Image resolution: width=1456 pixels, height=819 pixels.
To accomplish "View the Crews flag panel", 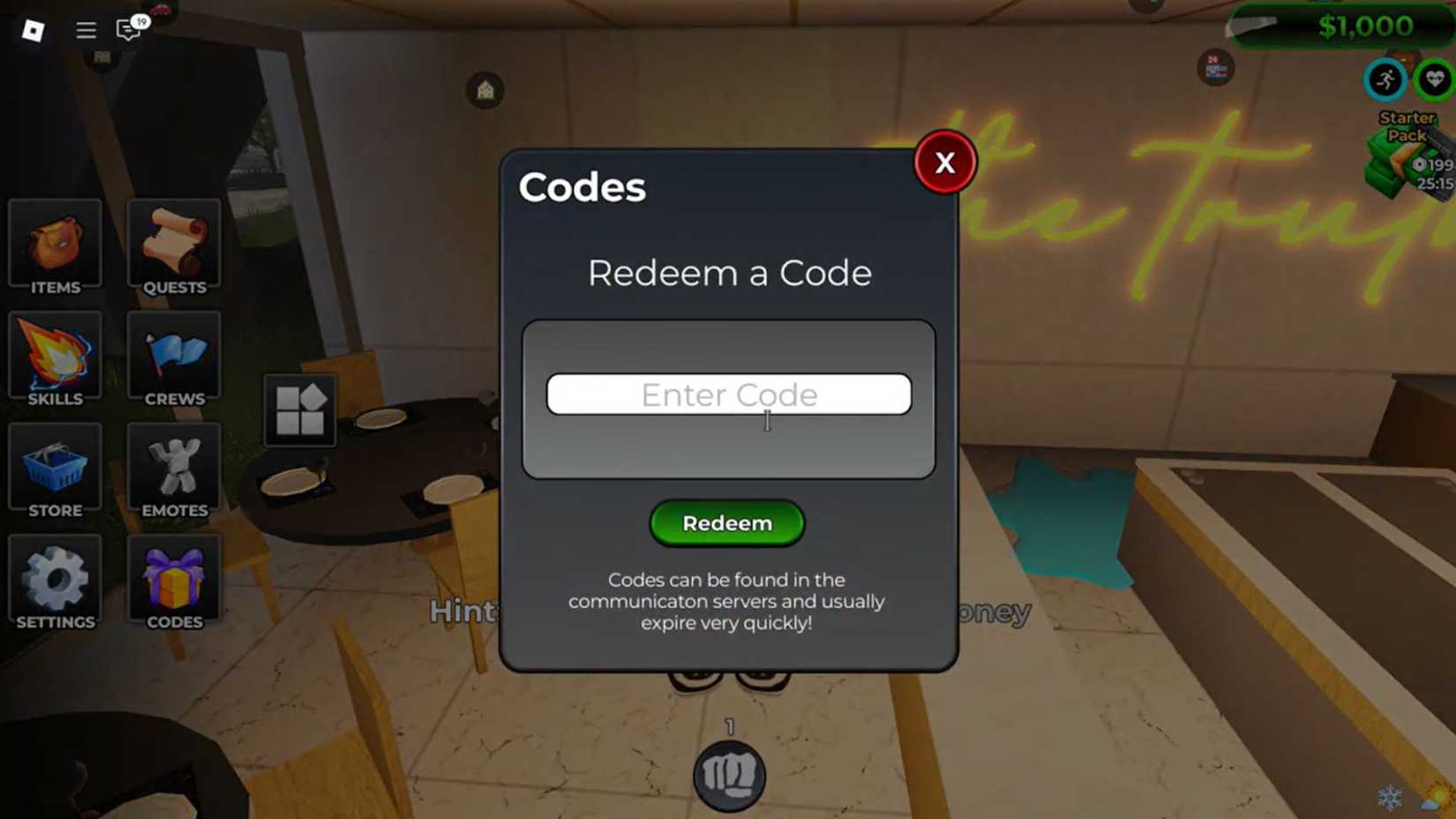I will pyautogui.click(x=174, y=357).
